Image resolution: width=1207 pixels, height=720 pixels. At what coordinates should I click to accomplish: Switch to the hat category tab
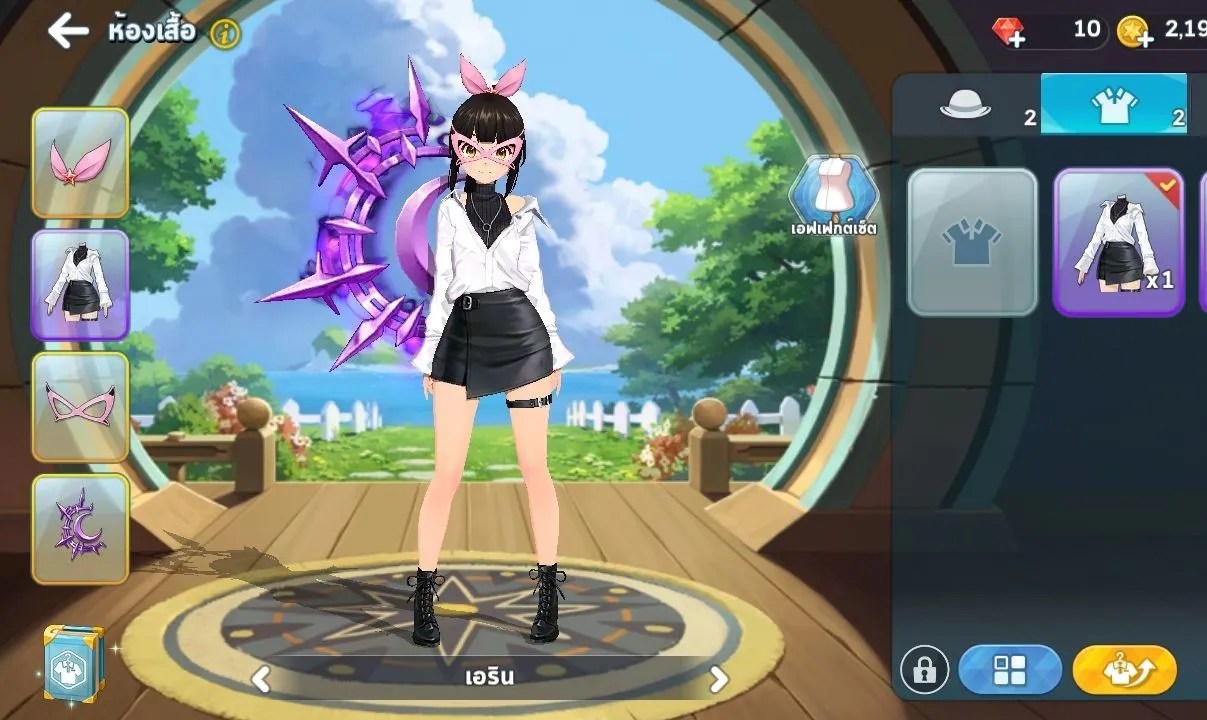[x=966, y=106]
